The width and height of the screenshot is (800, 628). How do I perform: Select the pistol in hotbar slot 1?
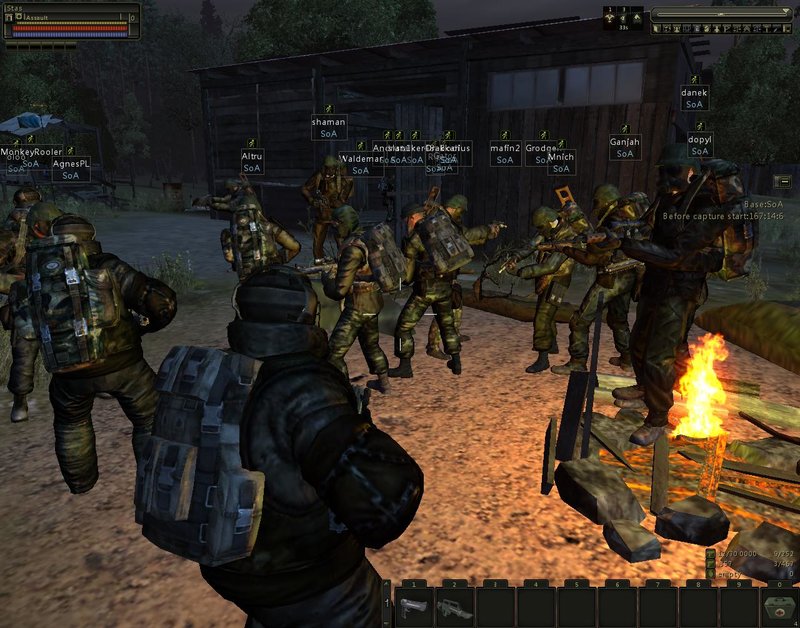413,607
